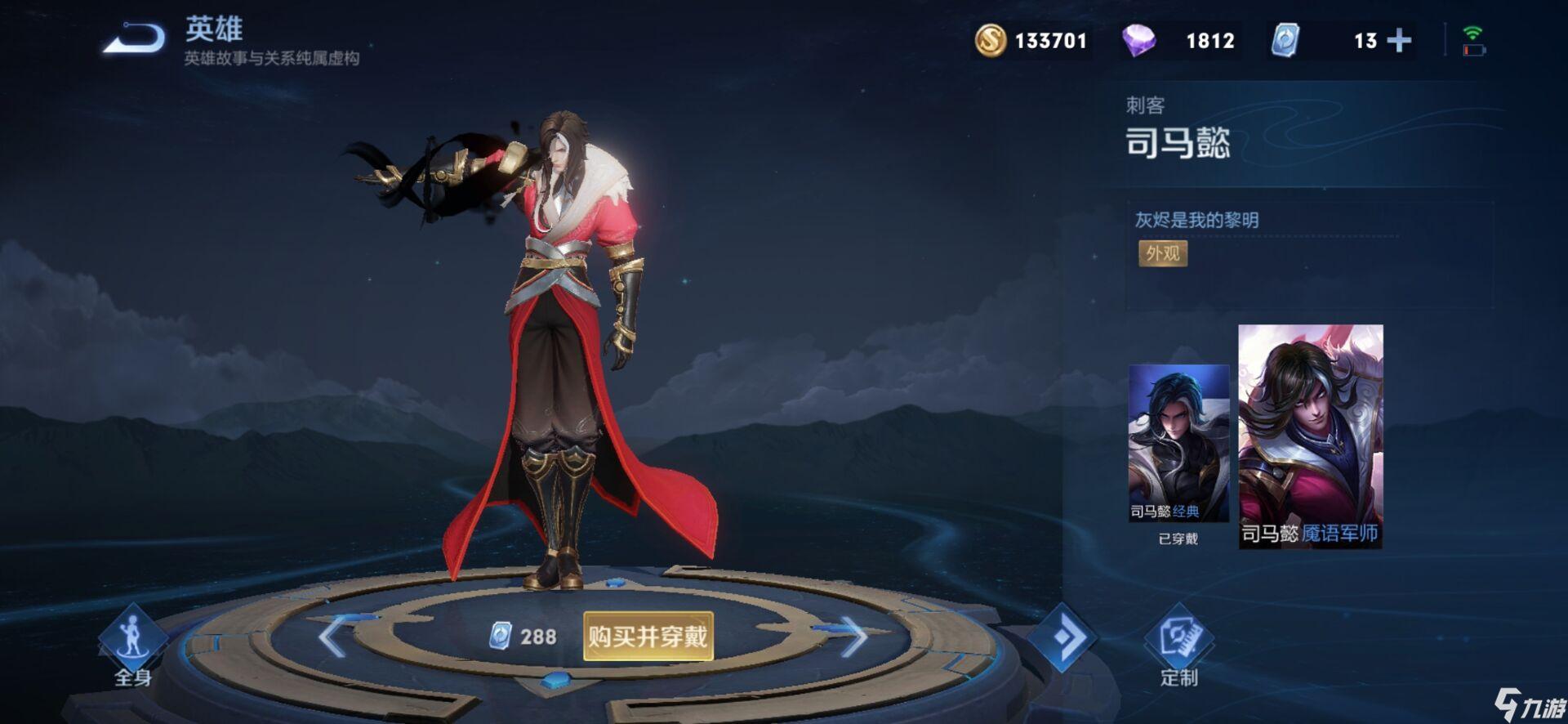Choose the 魔语军师 skin thumbnail

tap(1310, 436)
